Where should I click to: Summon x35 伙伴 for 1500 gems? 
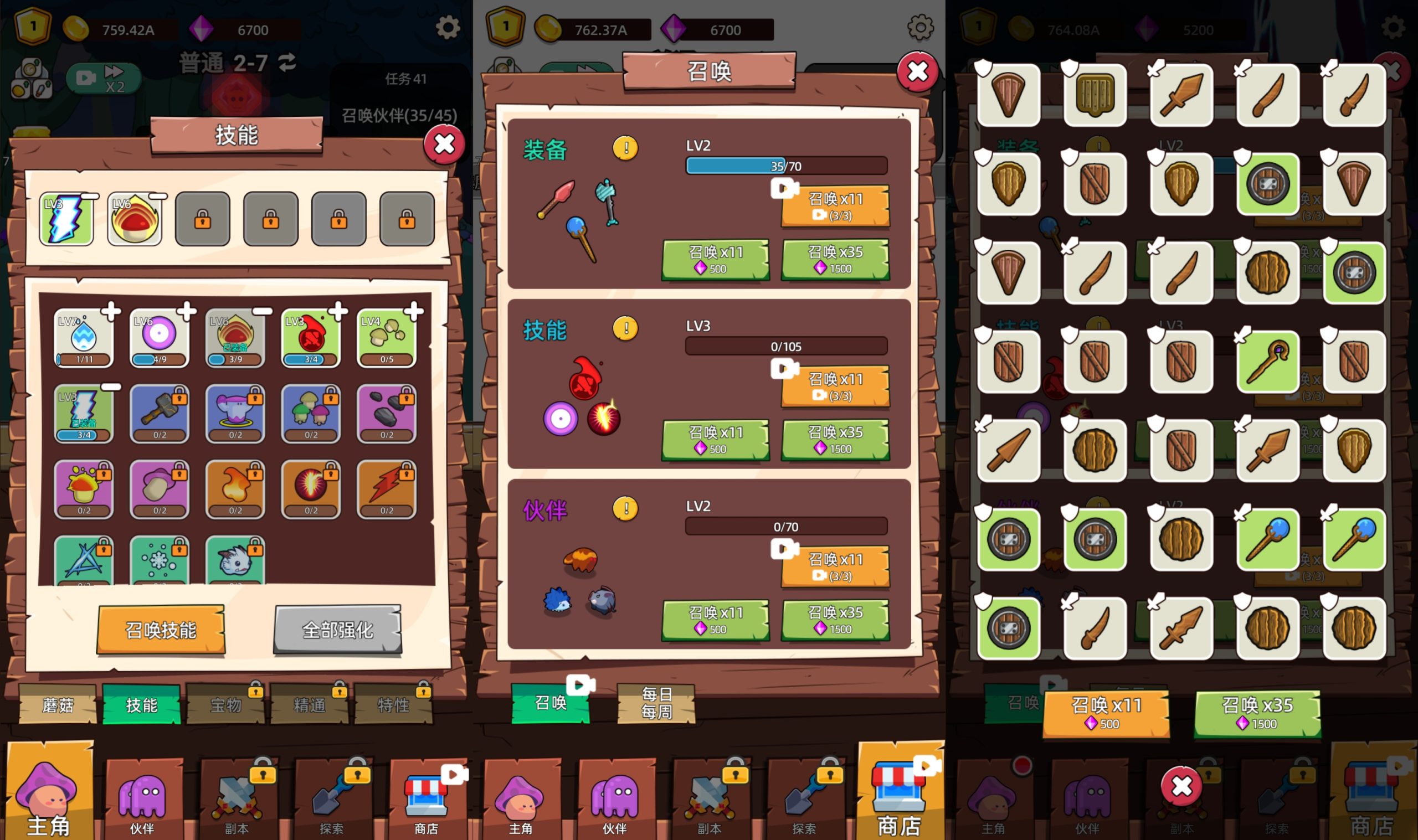point(835,619)
